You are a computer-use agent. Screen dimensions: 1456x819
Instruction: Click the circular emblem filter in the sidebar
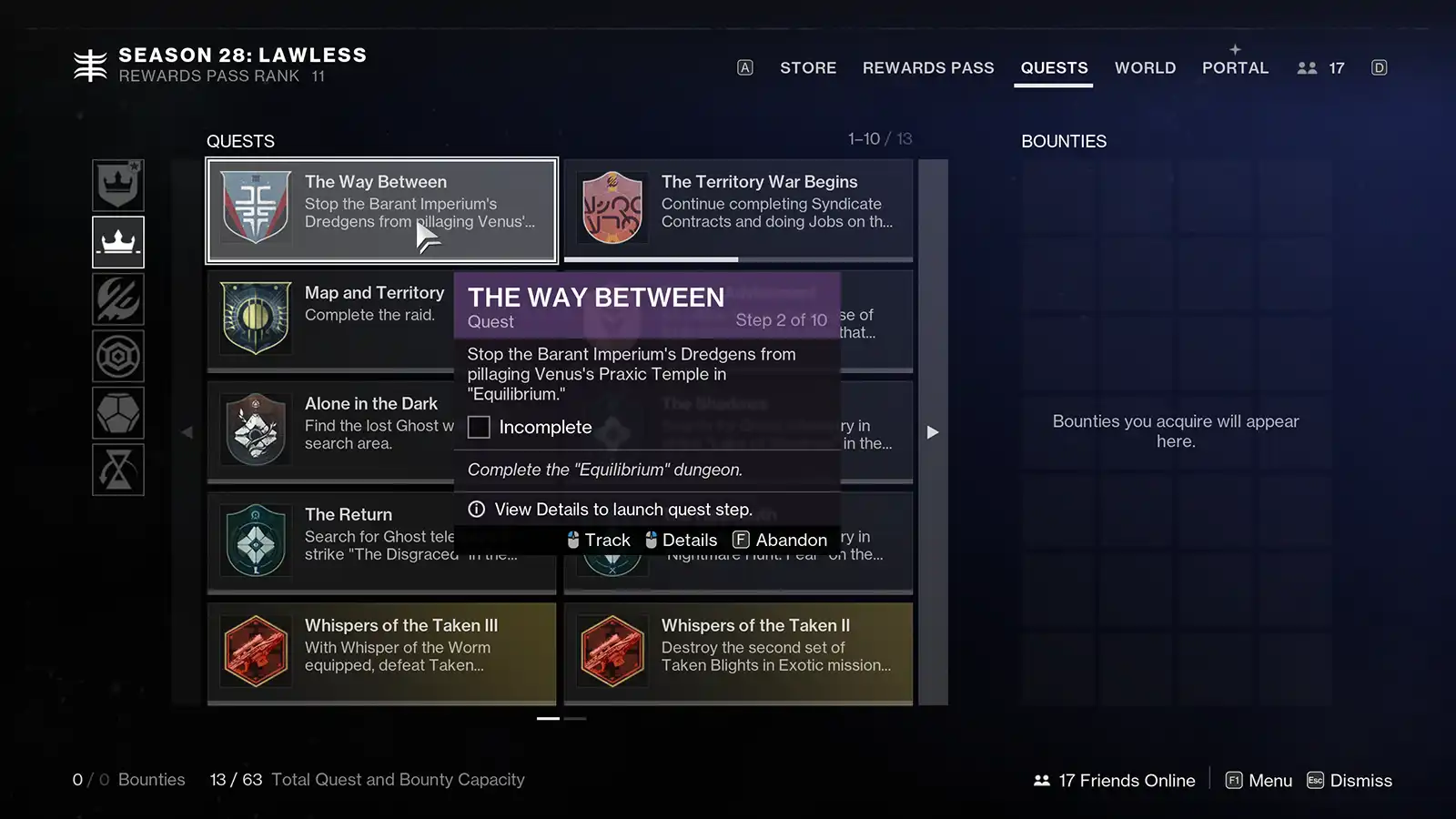point(118,356)
